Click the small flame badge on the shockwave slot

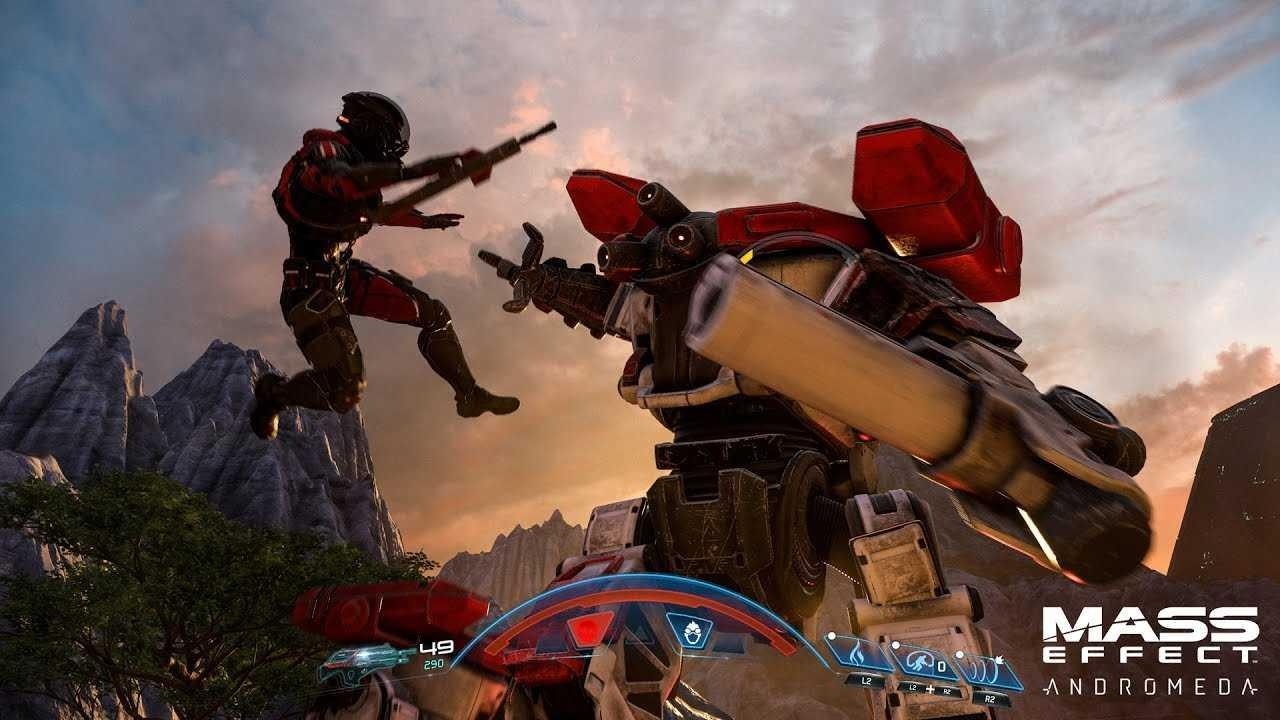tap(1000, 660)
